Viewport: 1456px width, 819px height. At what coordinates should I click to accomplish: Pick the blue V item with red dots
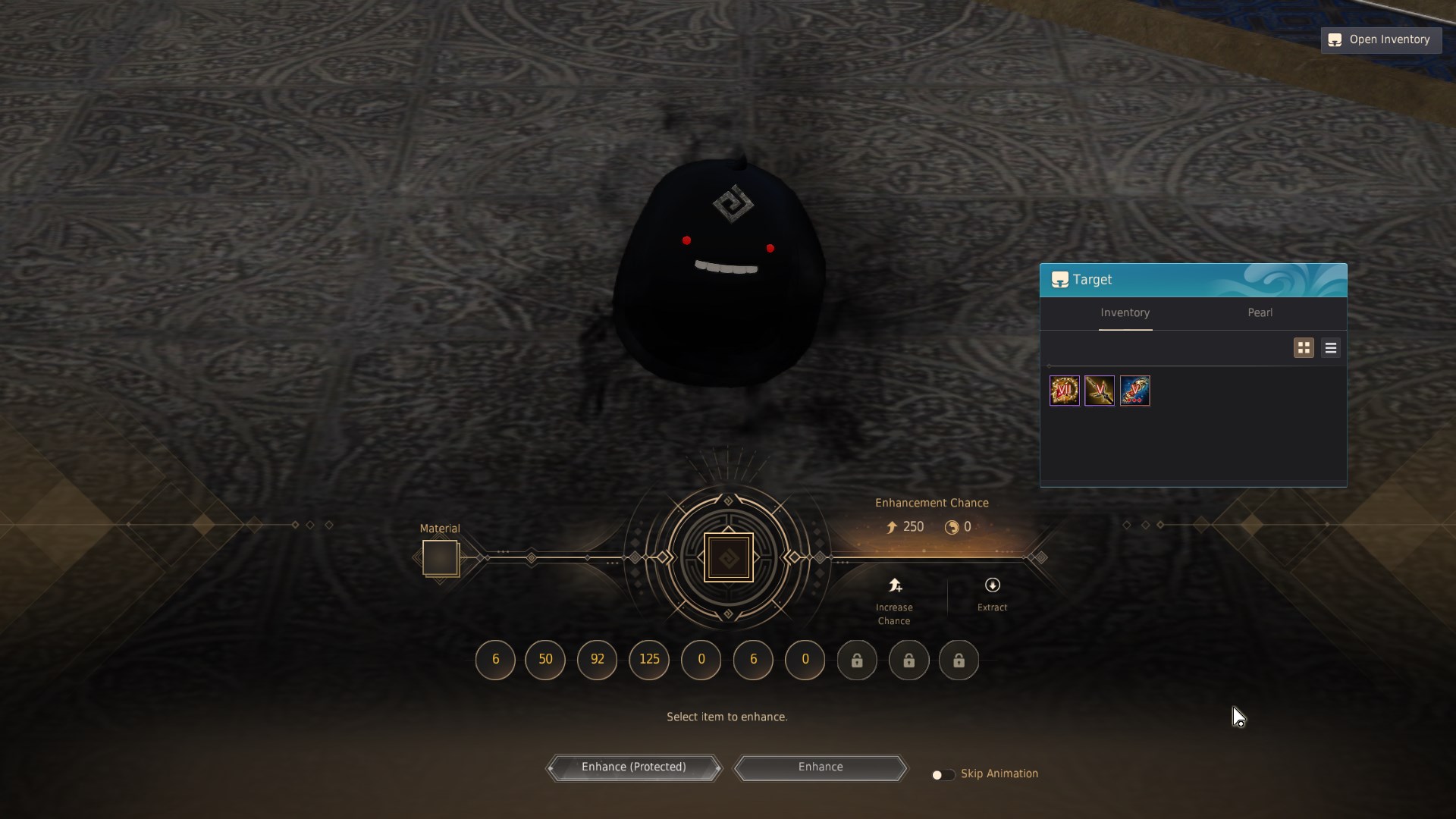1134,391
